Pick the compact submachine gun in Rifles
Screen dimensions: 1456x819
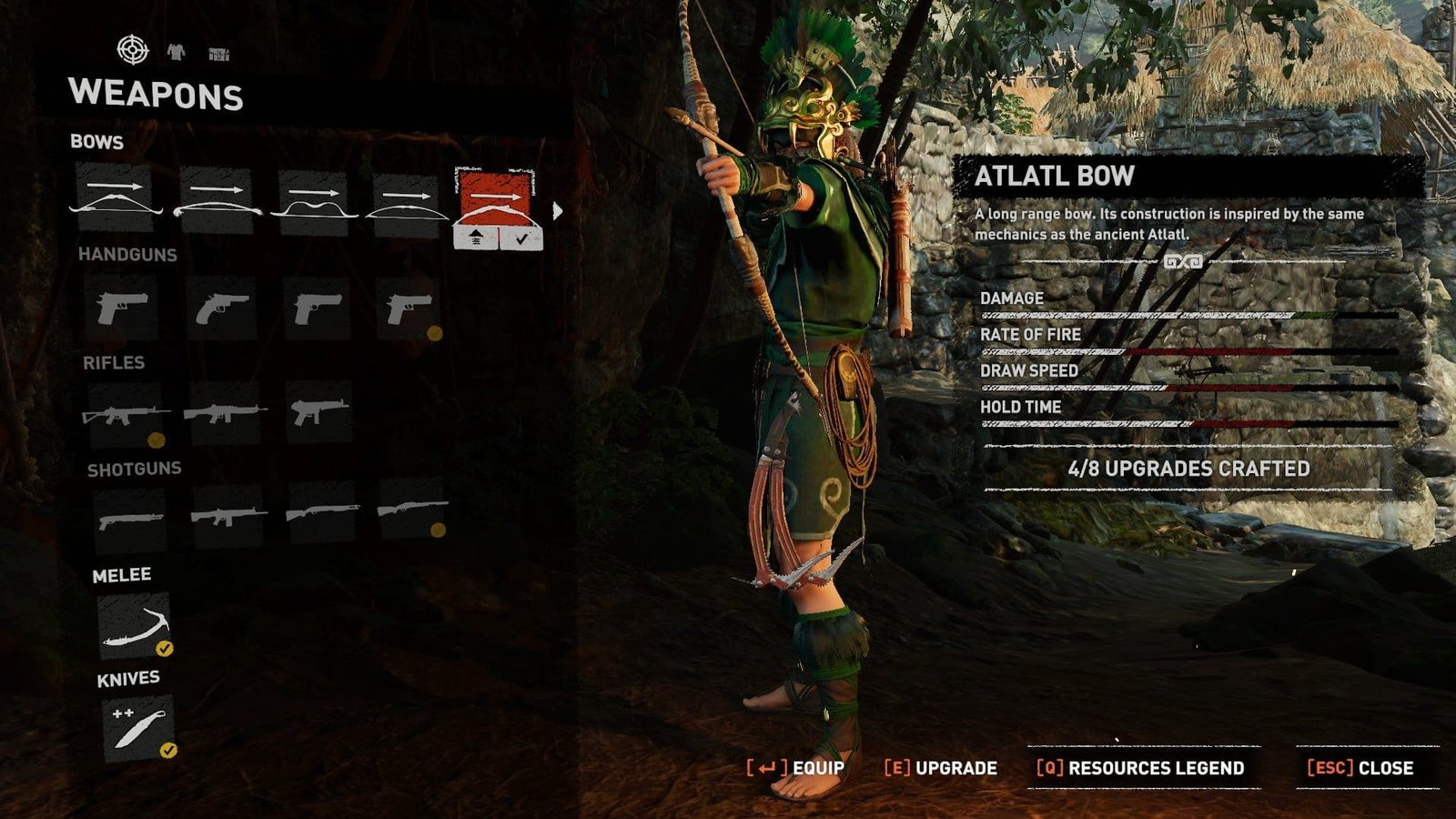click(318, 413)
